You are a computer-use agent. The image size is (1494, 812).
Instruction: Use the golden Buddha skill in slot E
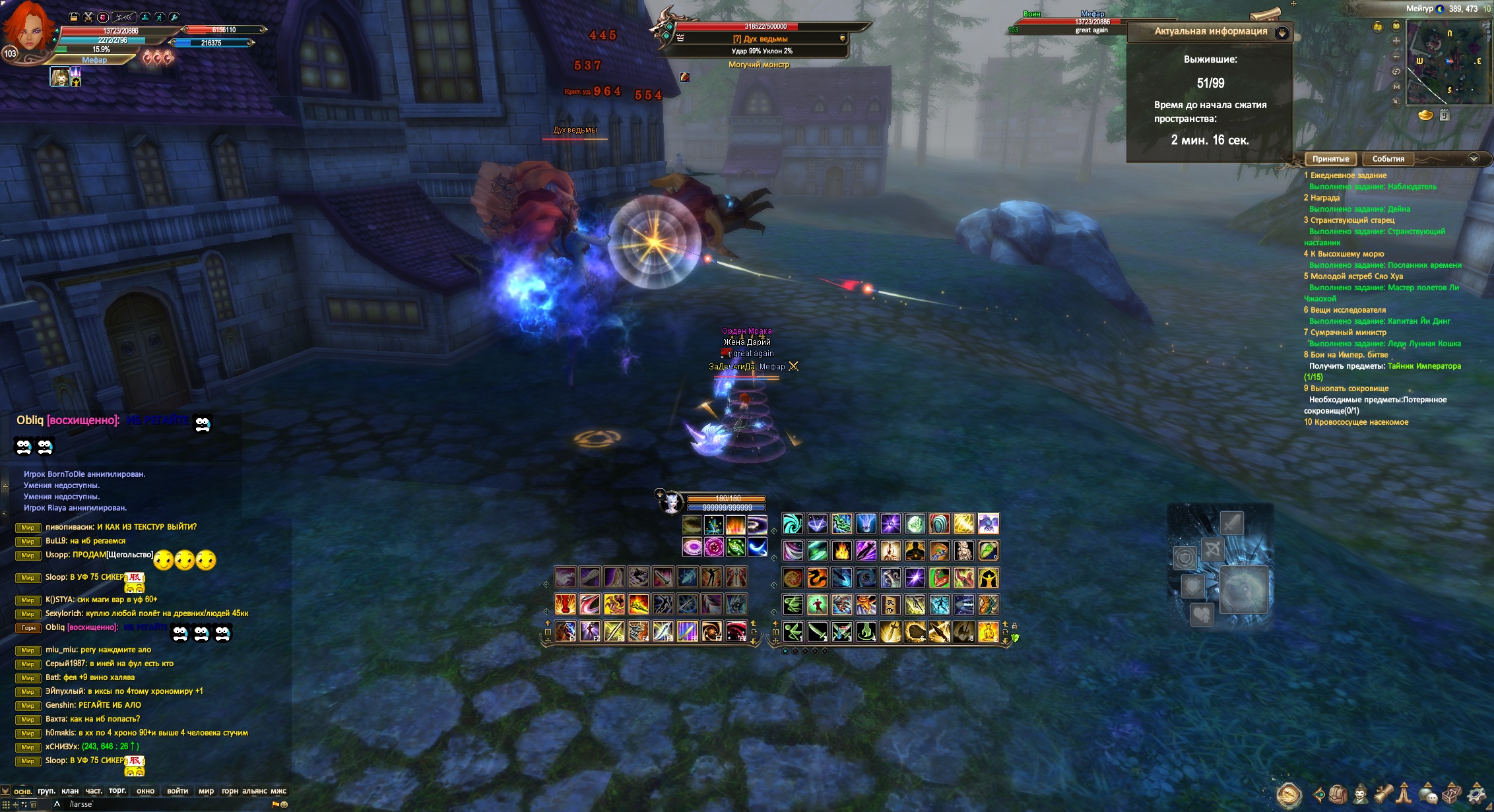tap(988, 631)
